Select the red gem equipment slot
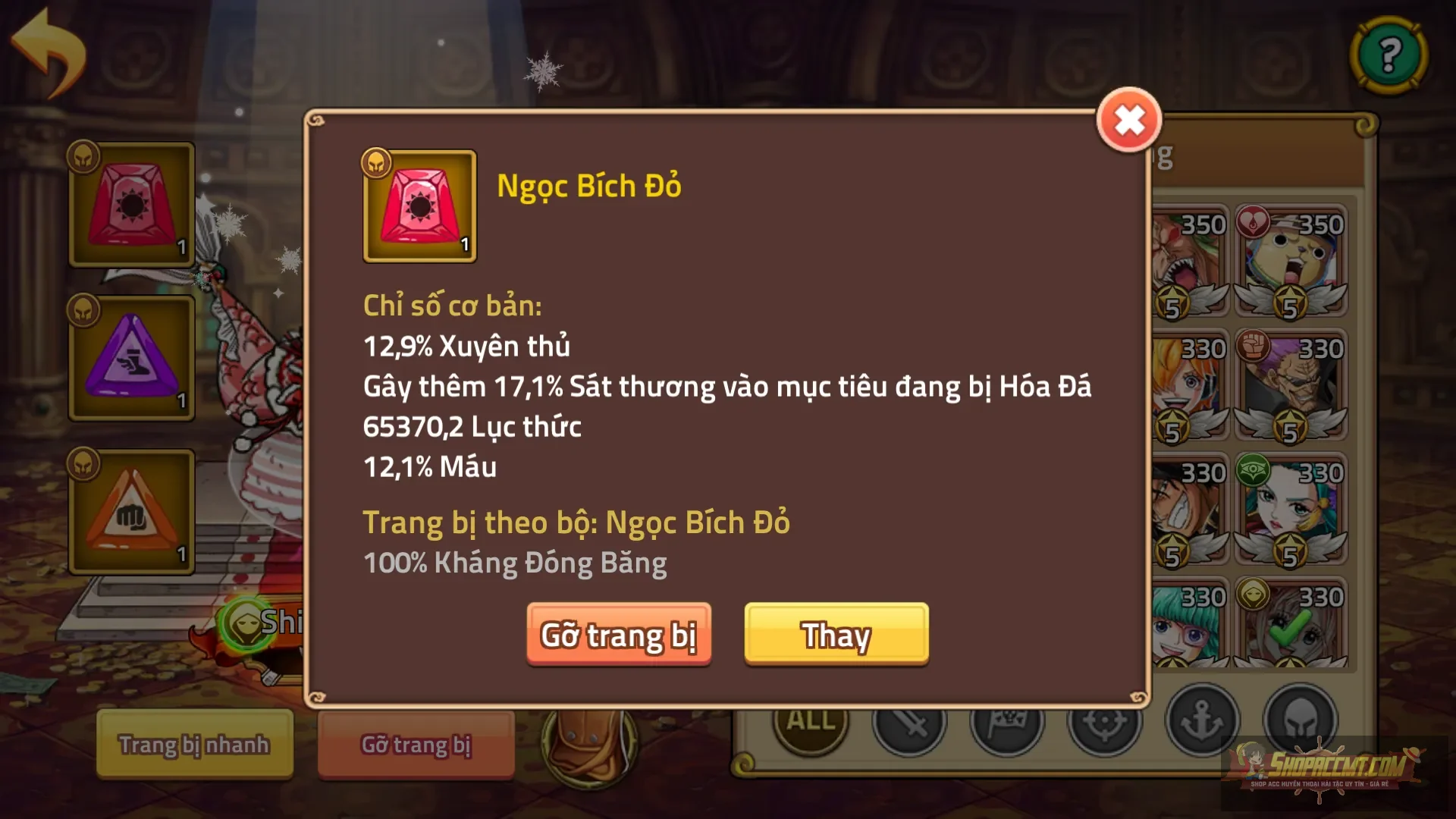Image resolution: width=1456 pixels, height=819 pixels. [x=130, y=203]
